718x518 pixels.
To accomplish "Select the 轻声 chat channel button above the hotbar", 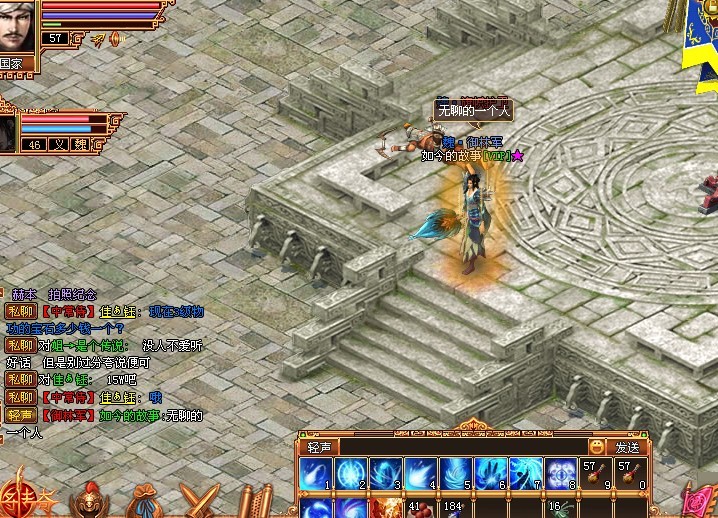I will [x=319, y=447].
